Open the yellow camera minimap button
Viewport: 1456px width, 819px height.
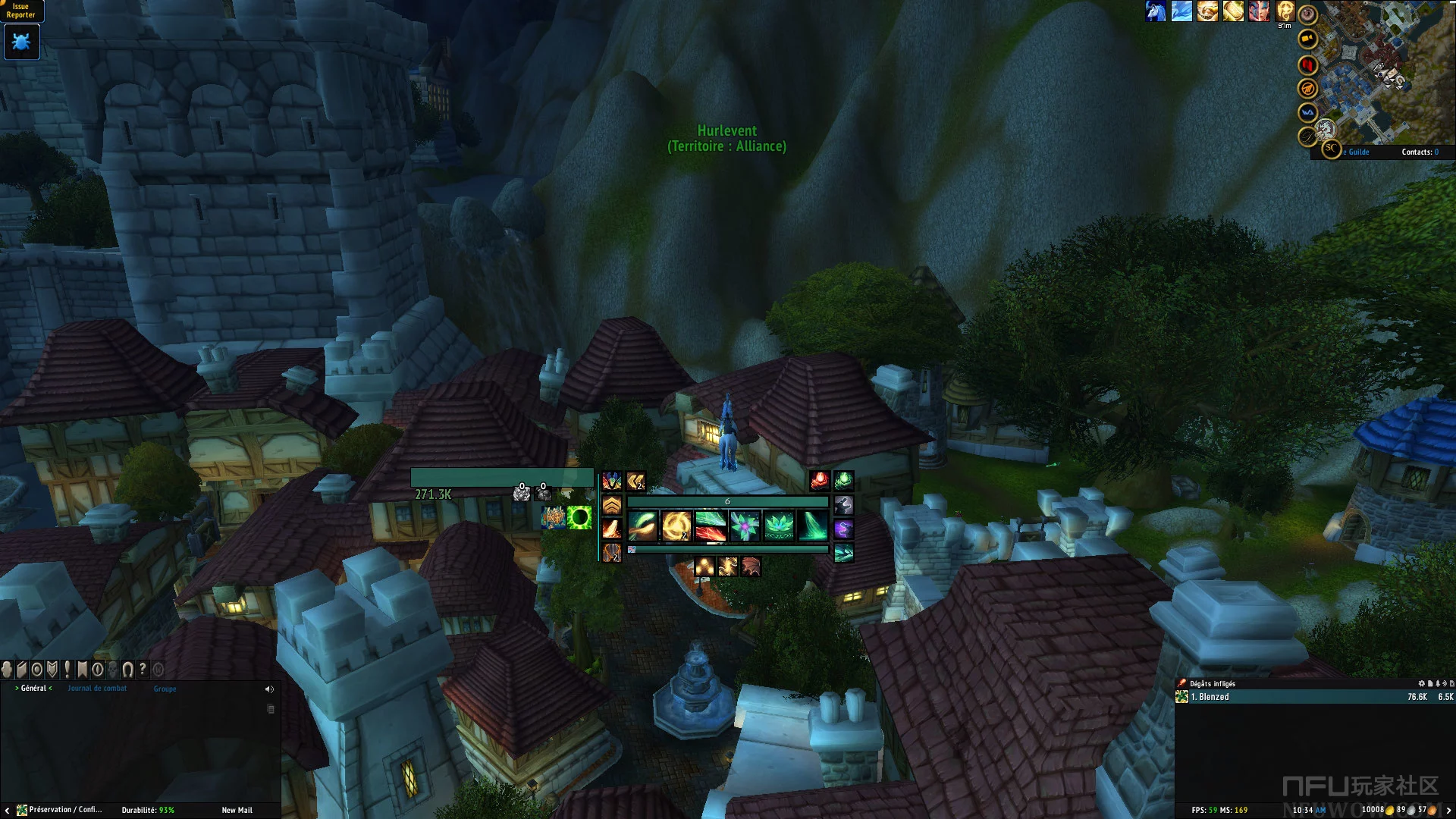1307,39
